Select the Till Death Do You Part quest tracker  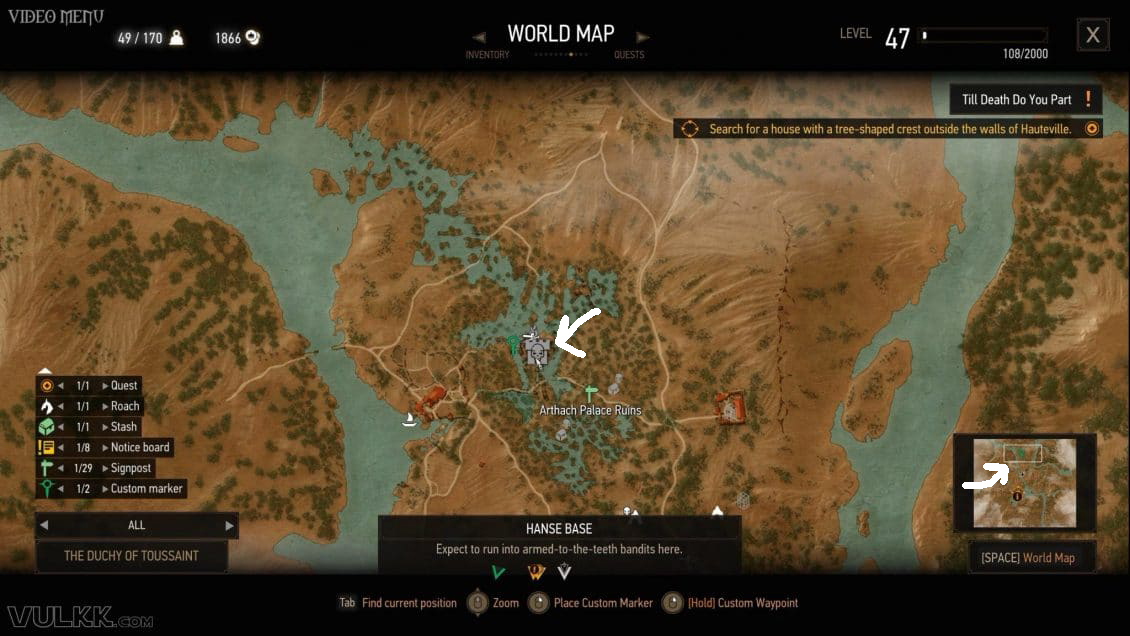pos(1025,100)
